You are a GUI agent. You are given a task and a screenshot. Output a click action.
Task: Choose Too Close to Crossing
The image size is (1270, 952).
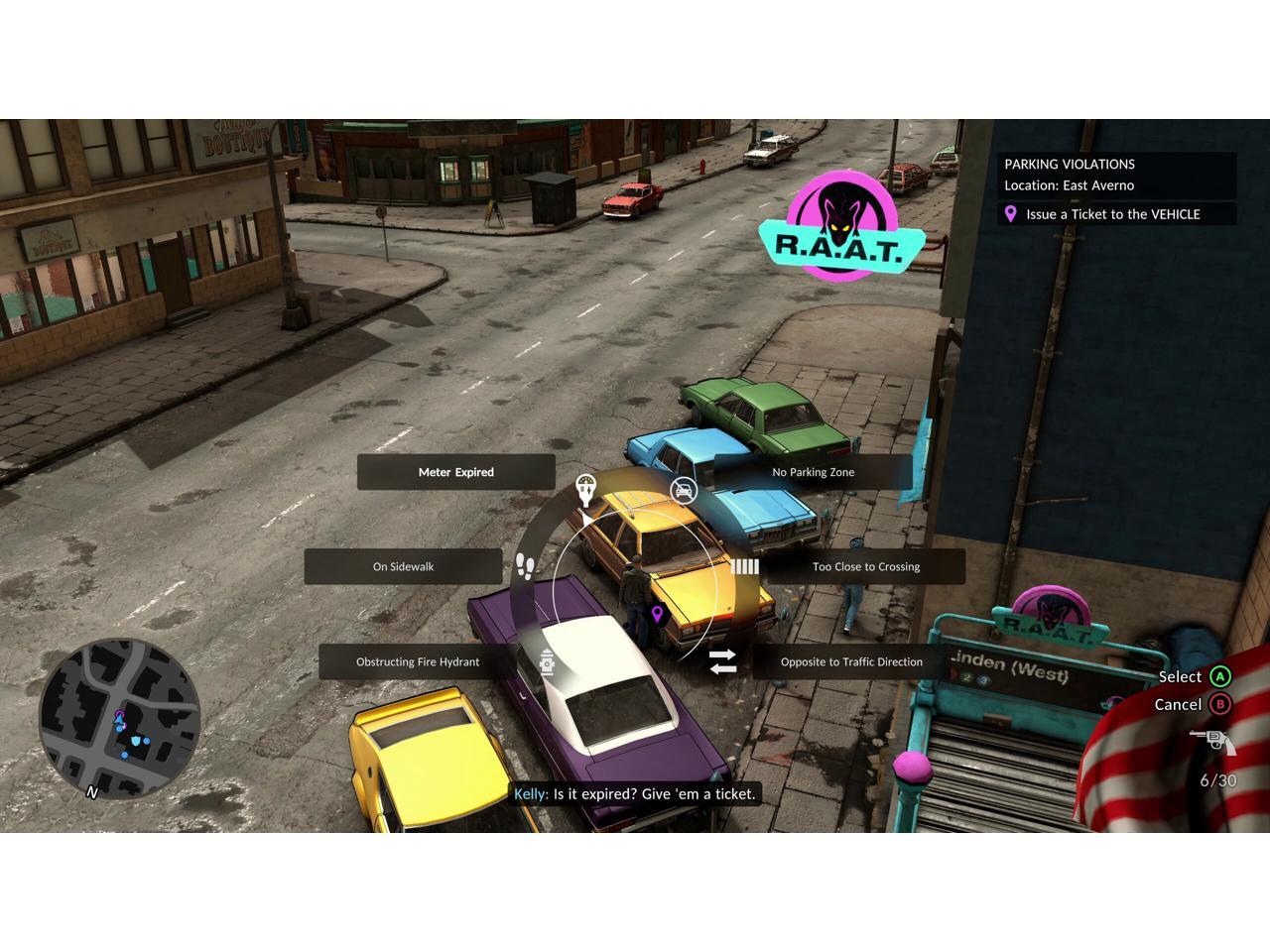(865, 566)
